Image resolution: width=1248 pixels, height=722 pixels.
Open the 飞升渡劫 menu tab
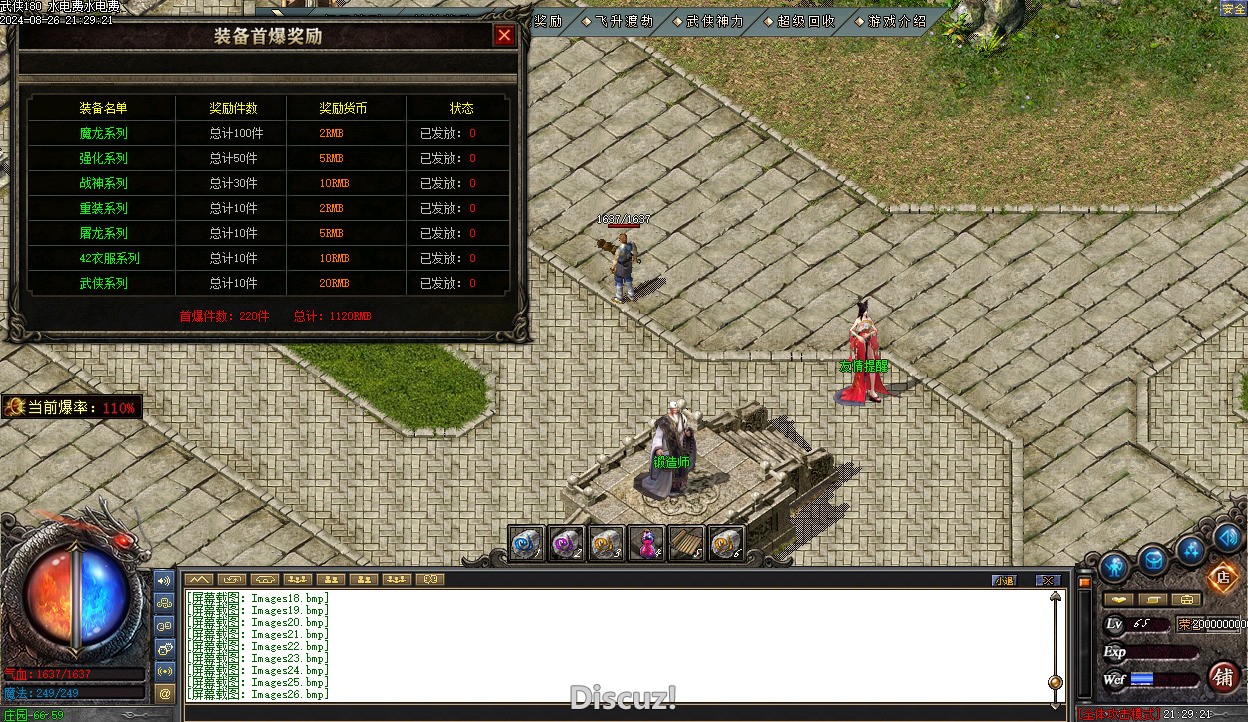[x=624, y=21]
